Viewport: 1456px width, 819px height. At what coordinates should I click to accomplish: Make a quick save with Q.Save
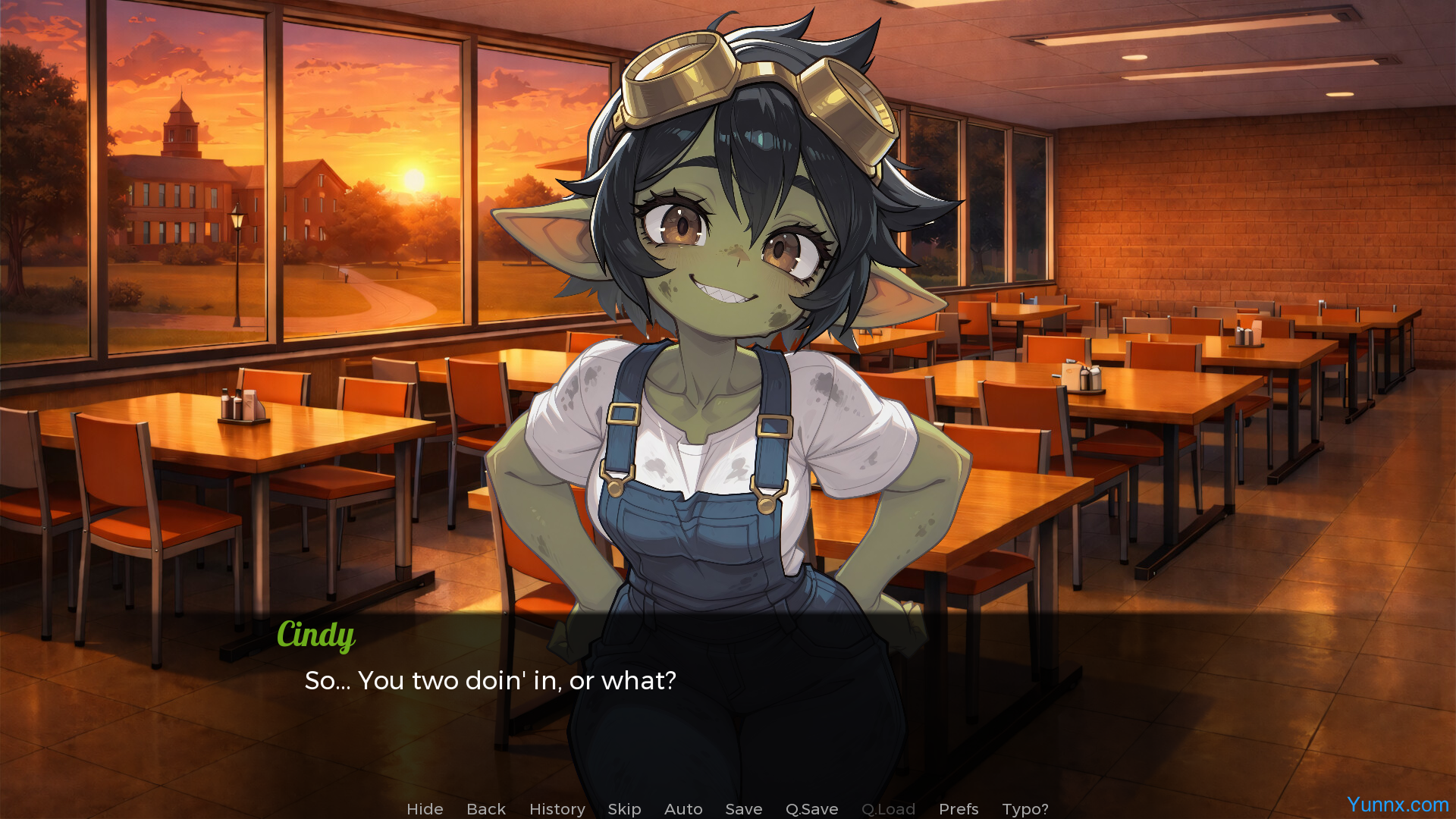coord(811,809)
